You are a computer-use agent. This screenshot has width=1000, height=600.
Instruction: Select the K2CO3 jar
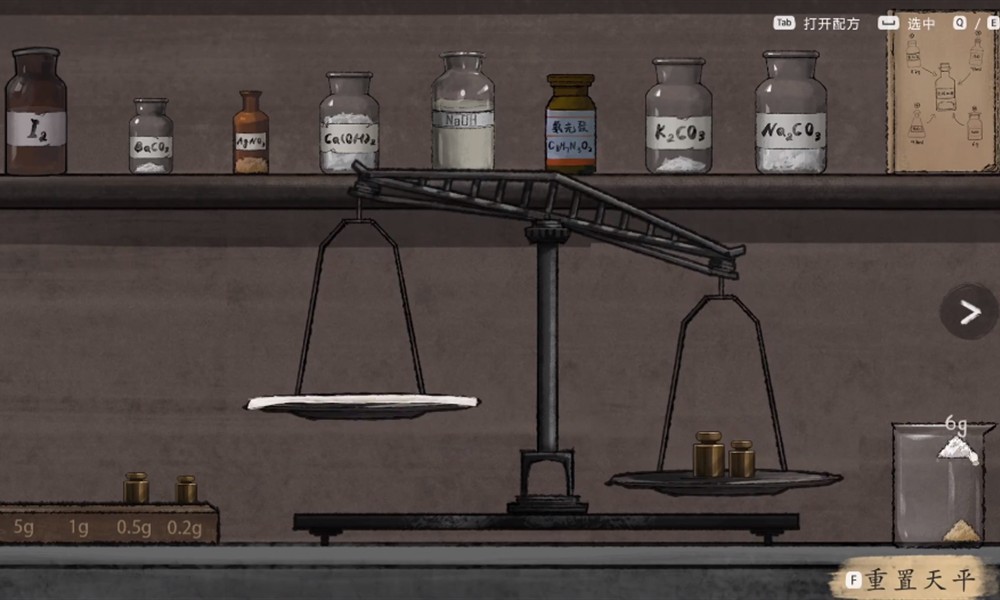[678, 118]
